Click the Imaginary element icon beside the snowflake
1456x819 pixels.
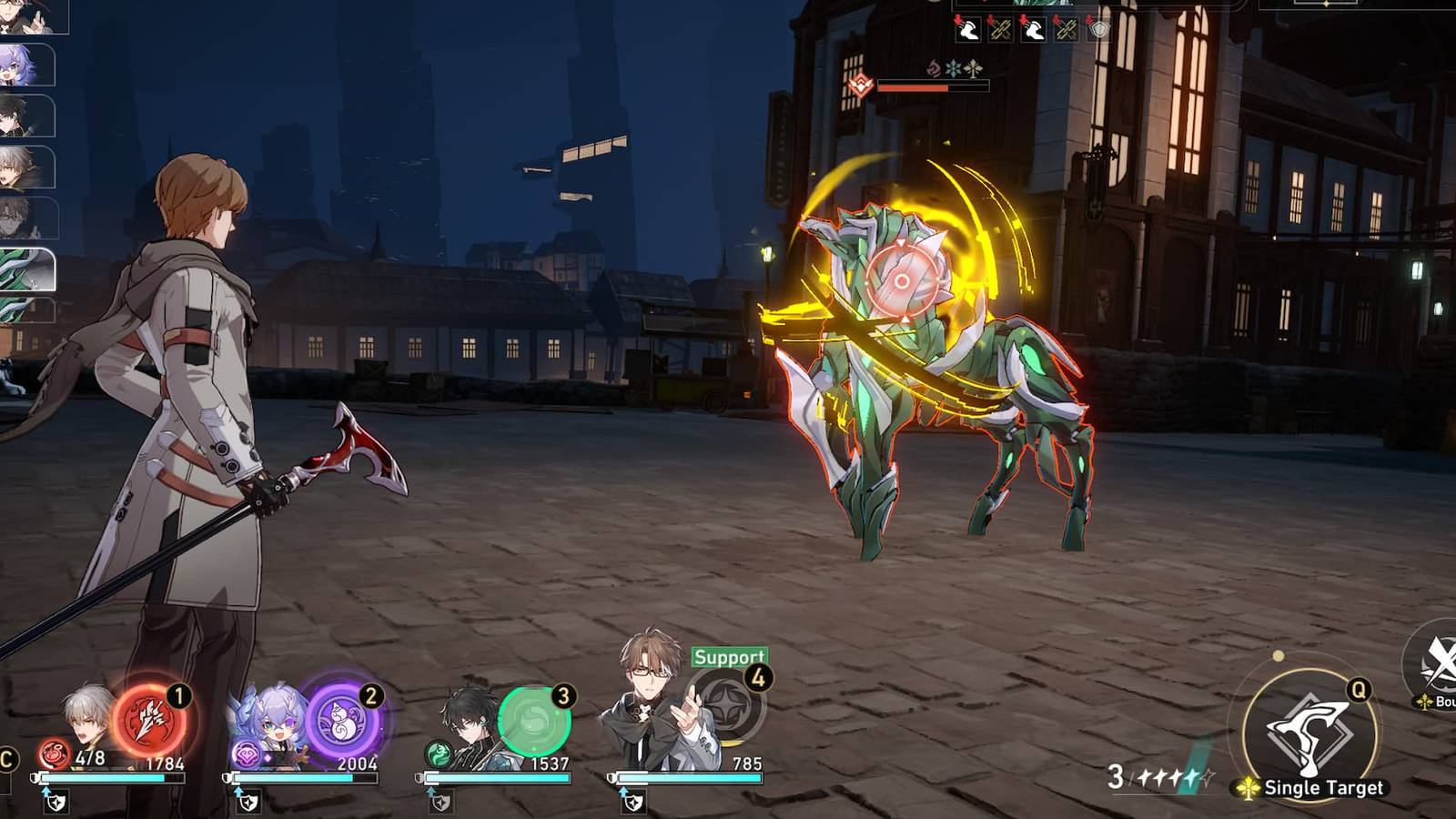[973, 68]
